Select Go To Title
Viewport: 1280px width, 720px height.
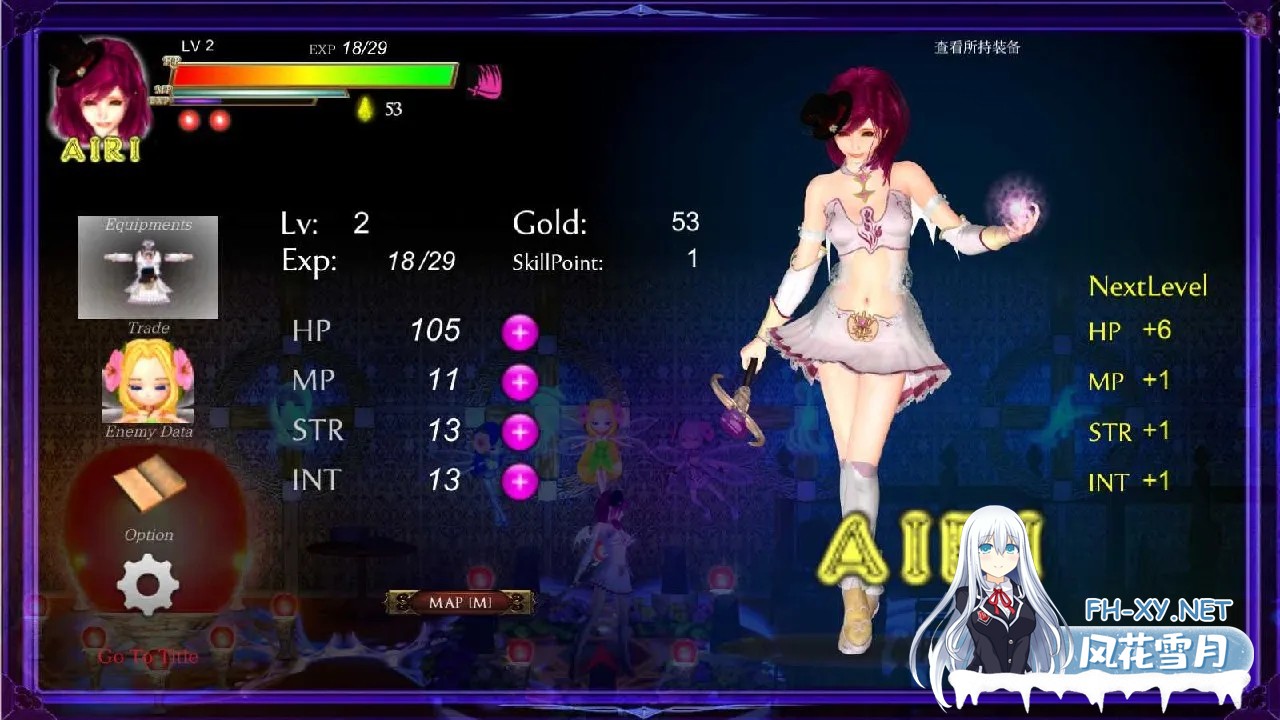pos(147,655)
